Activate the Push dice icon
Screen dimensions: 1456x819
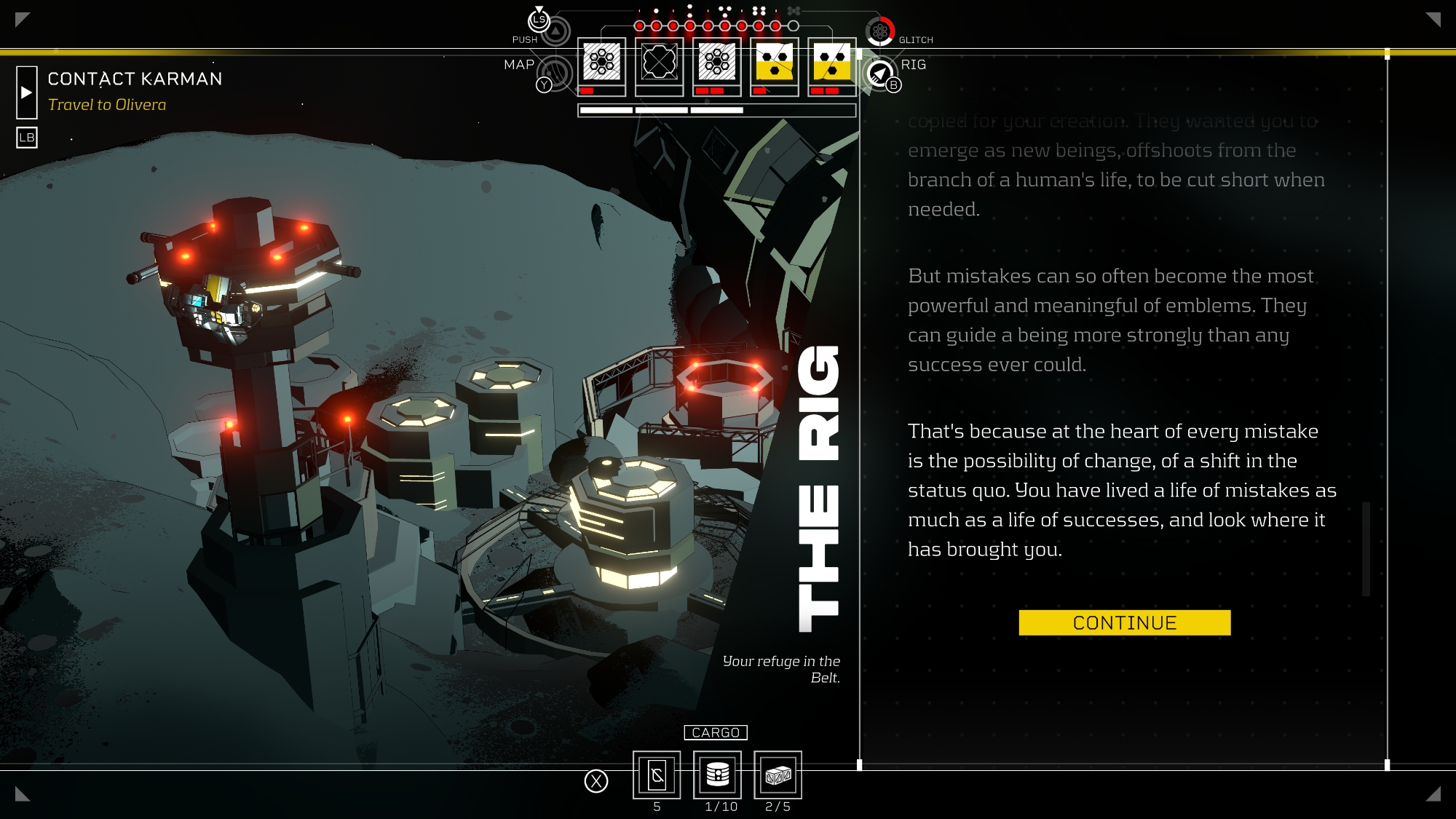(555, 31)
